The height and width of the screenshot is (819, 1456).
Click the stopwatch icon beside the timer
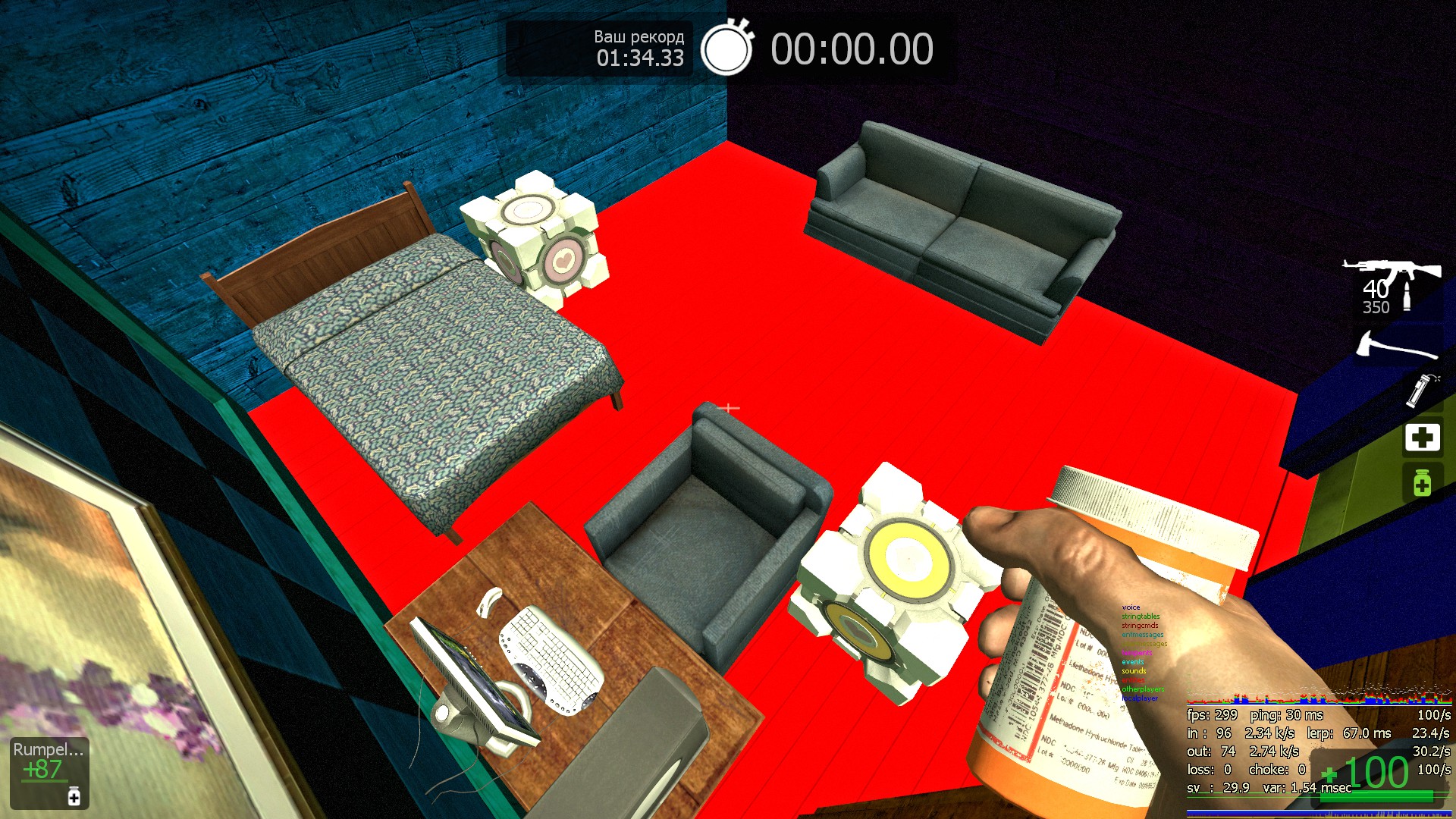726,48
